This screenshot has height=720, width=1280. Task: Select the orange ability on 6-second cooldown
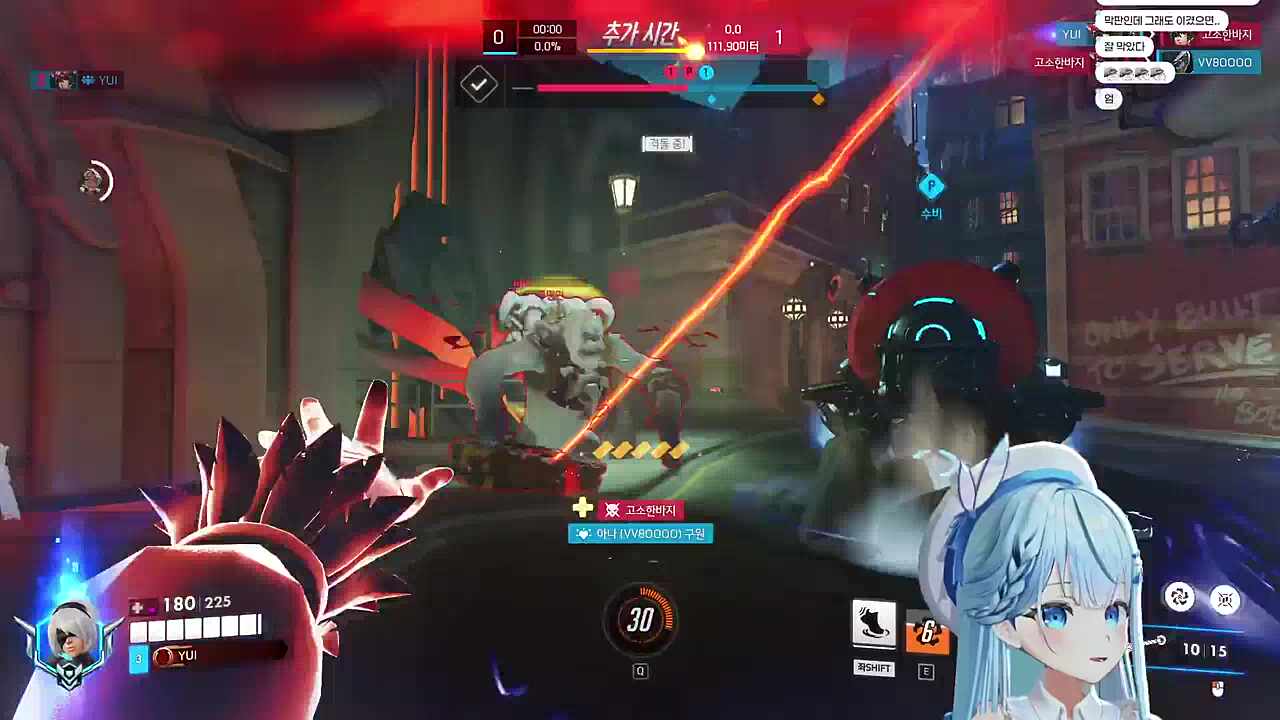(x=926, y=633)
